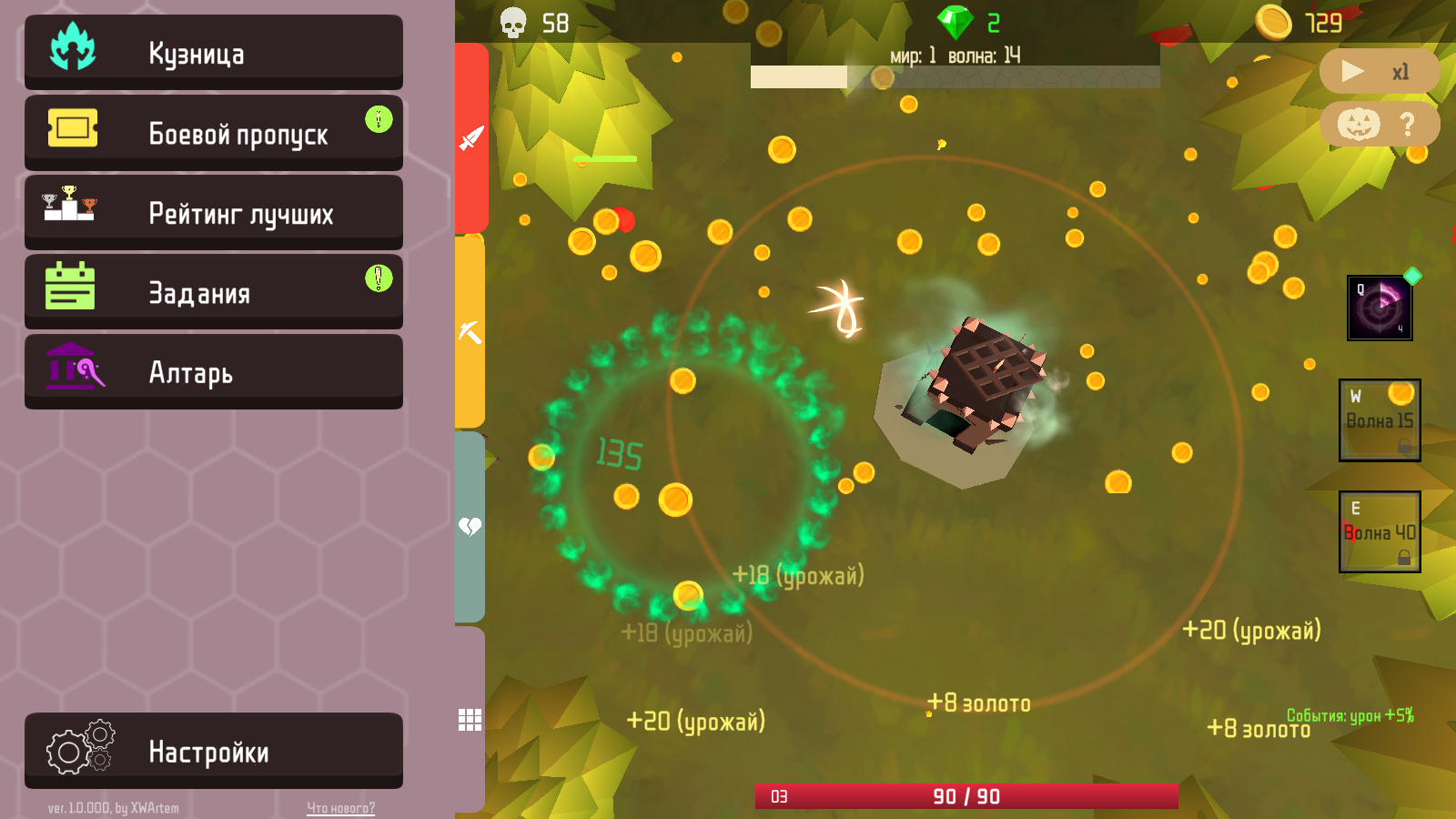This screenshot has height=819, width=1456.
Task: Click the skull kill counter icon
Action: (x=512, y=23)
